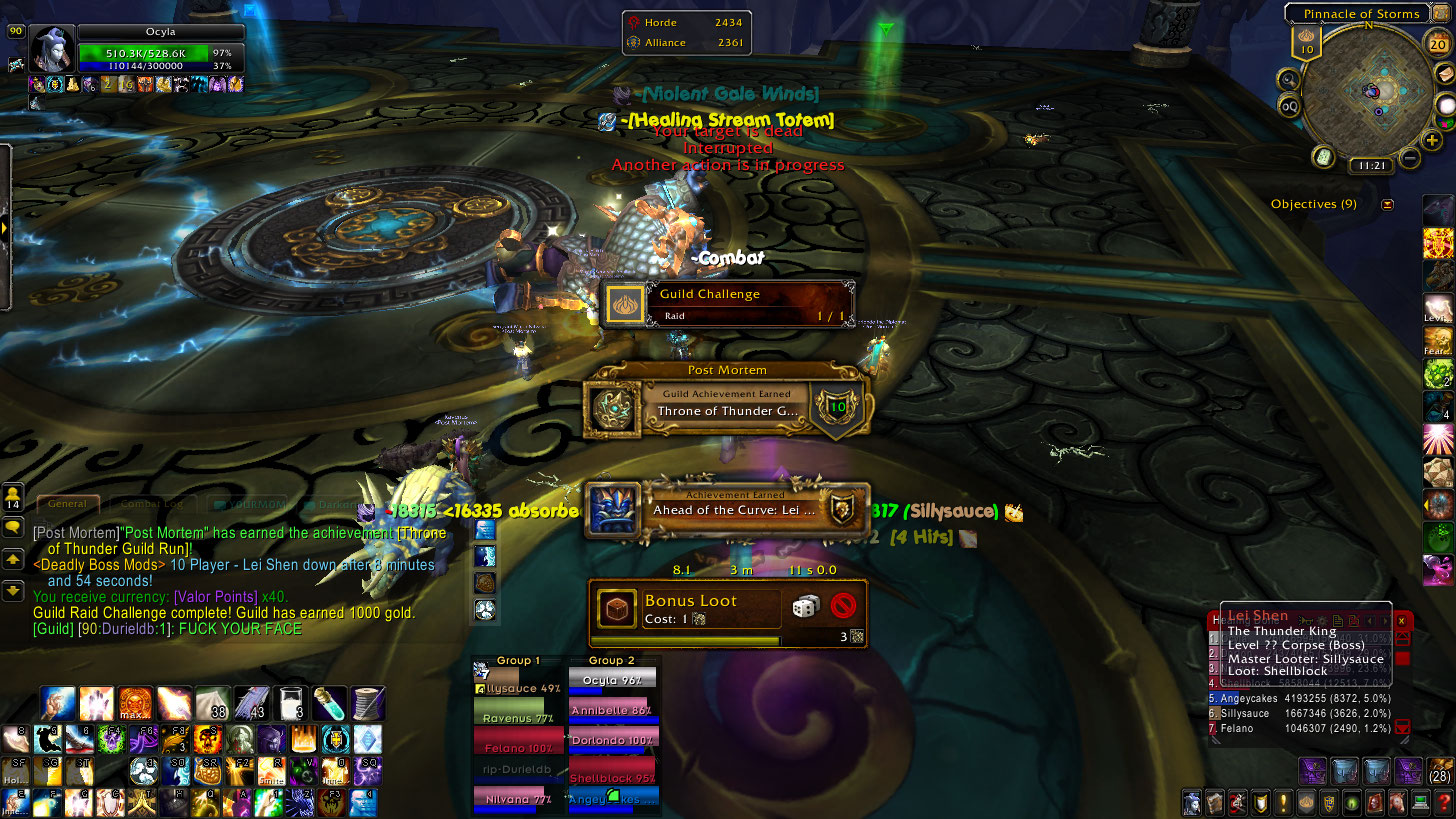This screenshot has width=1456, height=819.
Task: Open the Ahead of the Curve achievement alert
Action: pos(726,509)
